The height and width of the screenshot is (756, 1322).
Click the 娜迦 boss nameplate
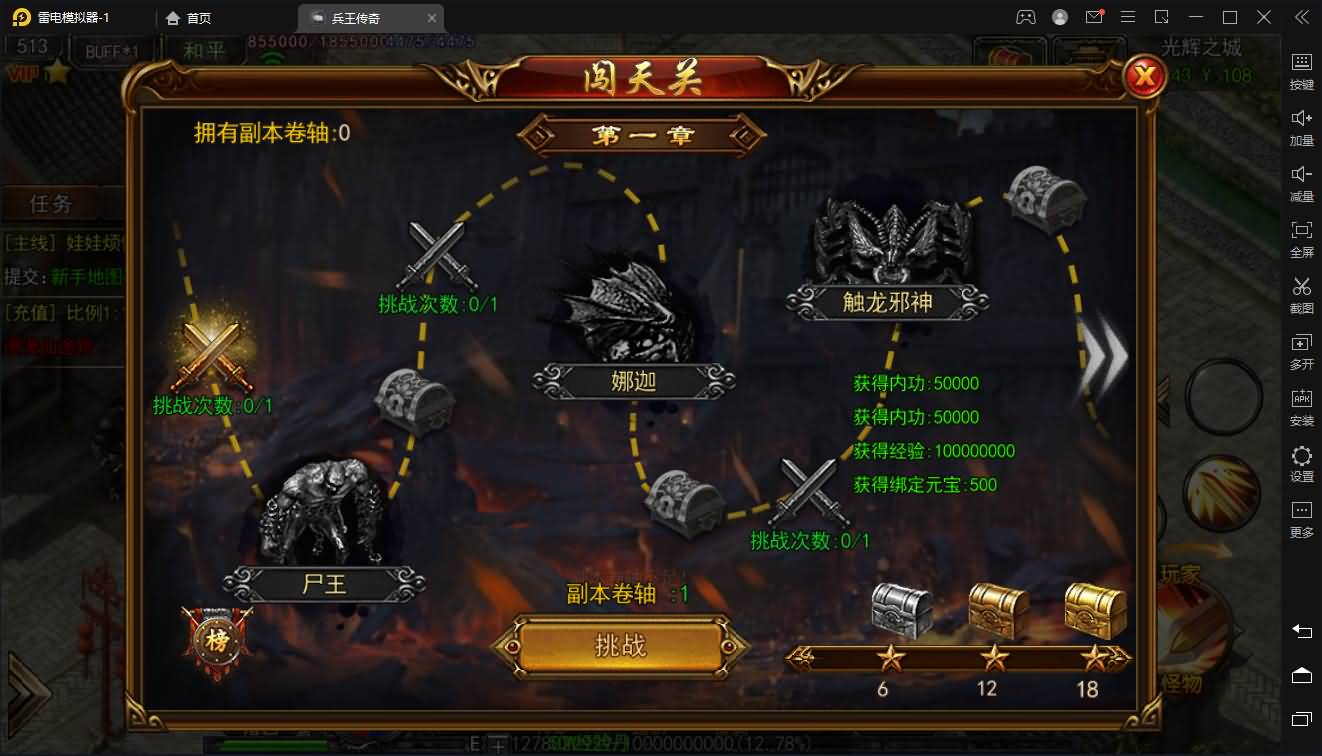634,381
